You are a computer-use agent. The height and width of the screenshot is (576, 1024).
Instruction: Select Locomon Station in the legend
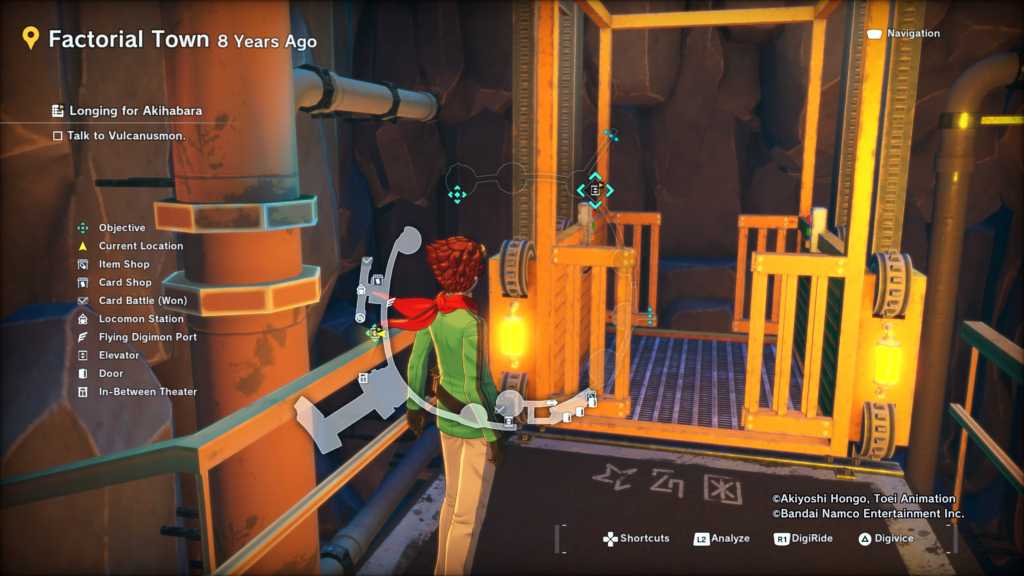point(141,319)
